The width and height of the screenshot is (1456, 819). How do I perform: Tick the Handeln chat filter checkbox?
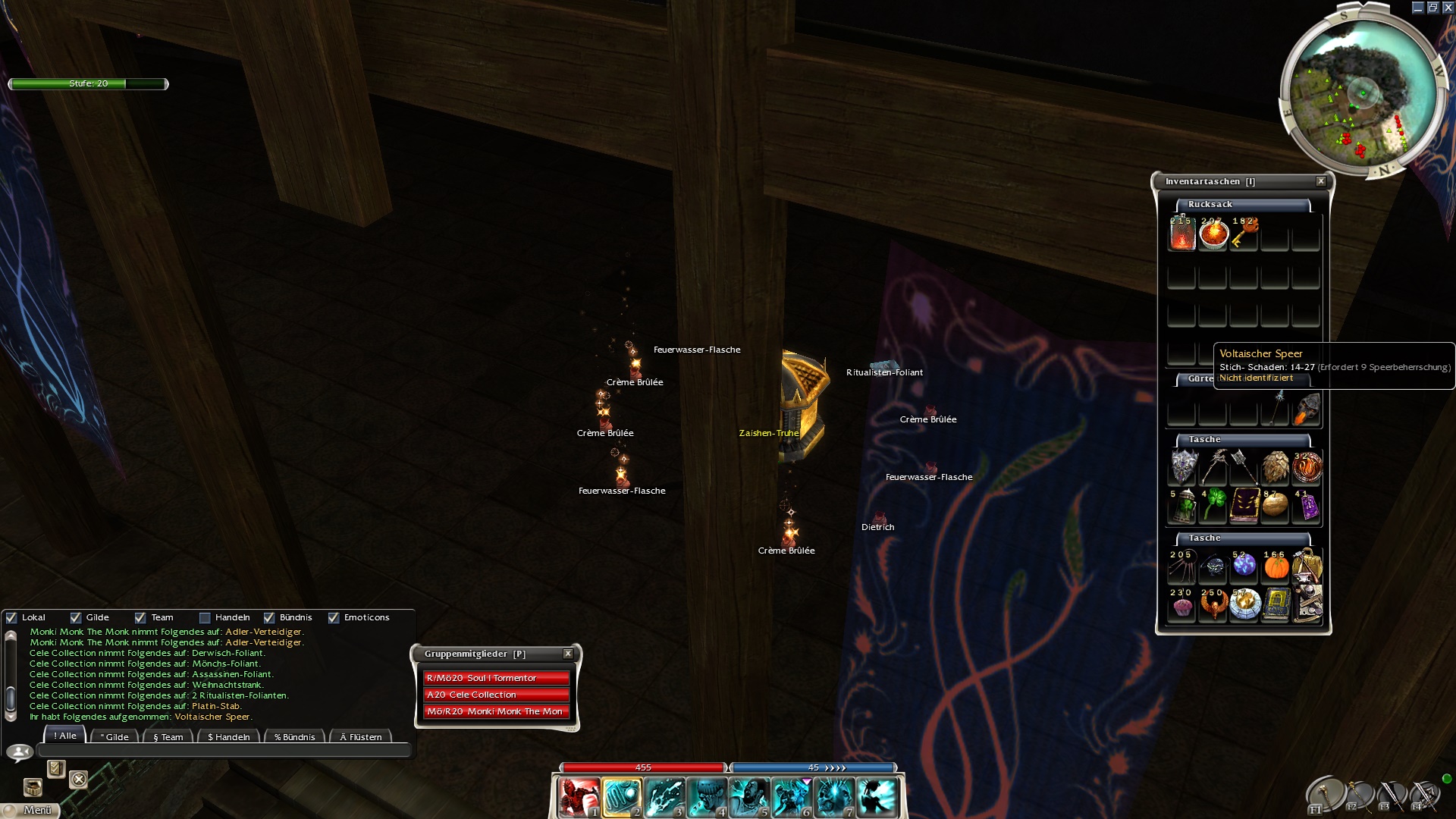click(205, 618)
